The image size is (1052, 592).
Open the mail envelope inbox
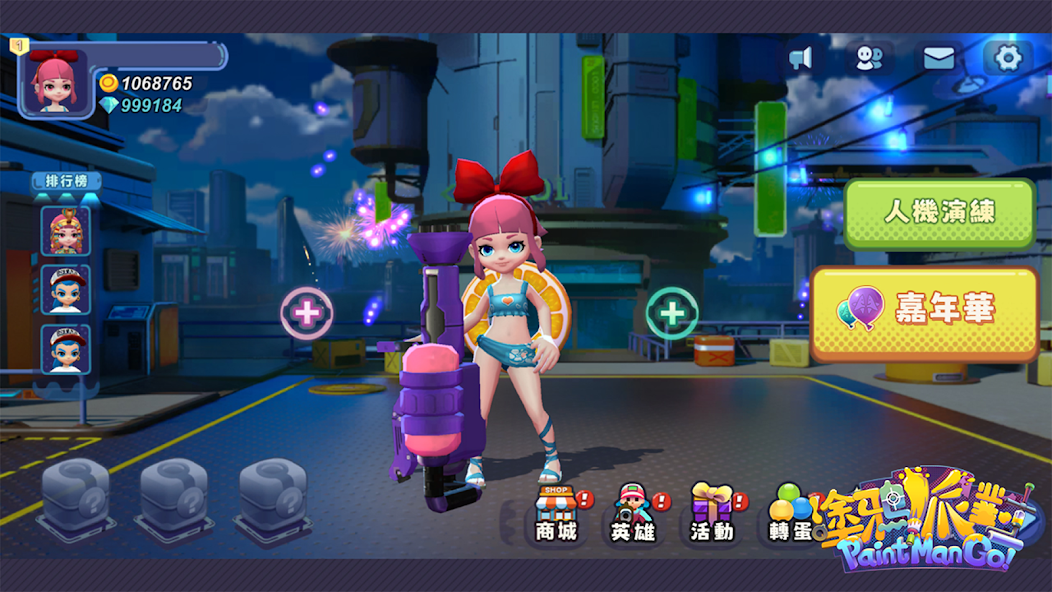(x=938, y=58)
